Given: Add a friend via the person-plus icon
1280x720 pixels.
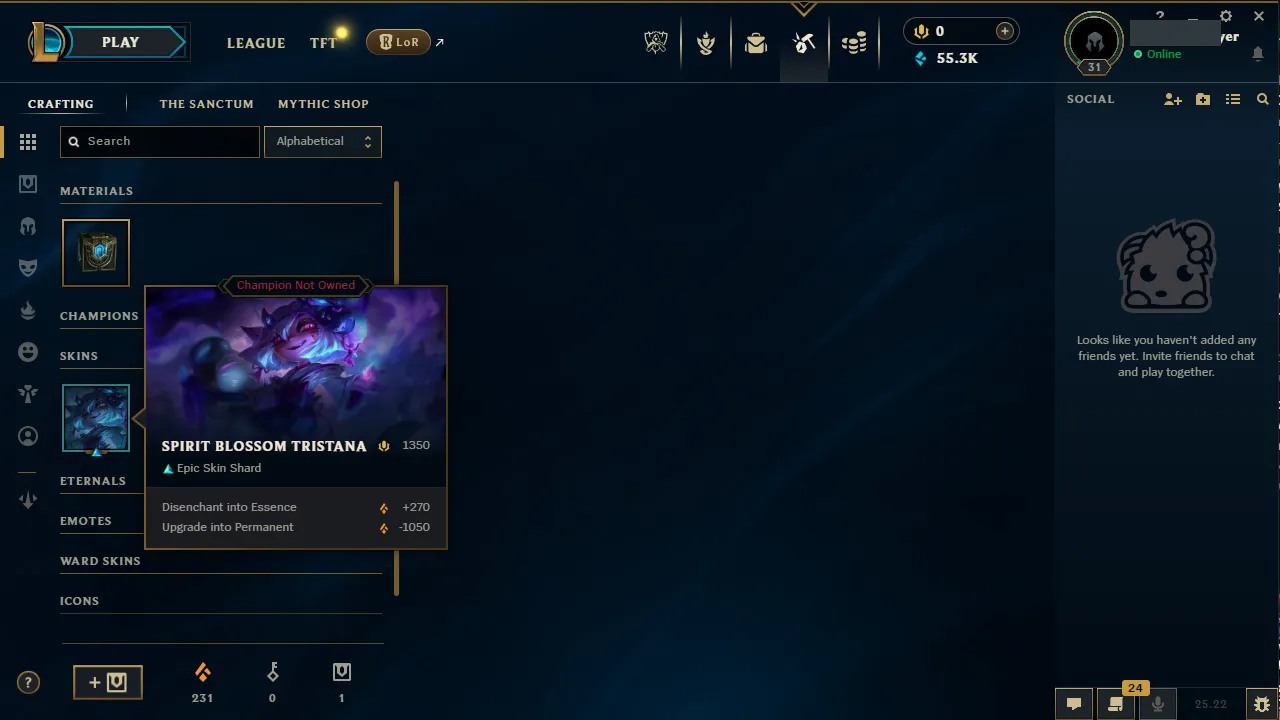Looking at the screenshot, I should pyautogui.click(x=1172, y=99).
